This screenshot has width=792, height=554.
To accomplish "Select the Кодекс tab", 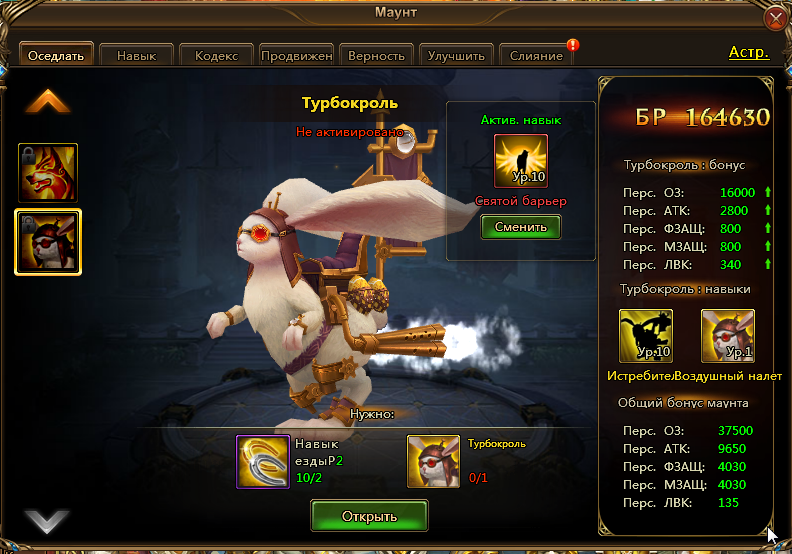I will tap(216, 56).
